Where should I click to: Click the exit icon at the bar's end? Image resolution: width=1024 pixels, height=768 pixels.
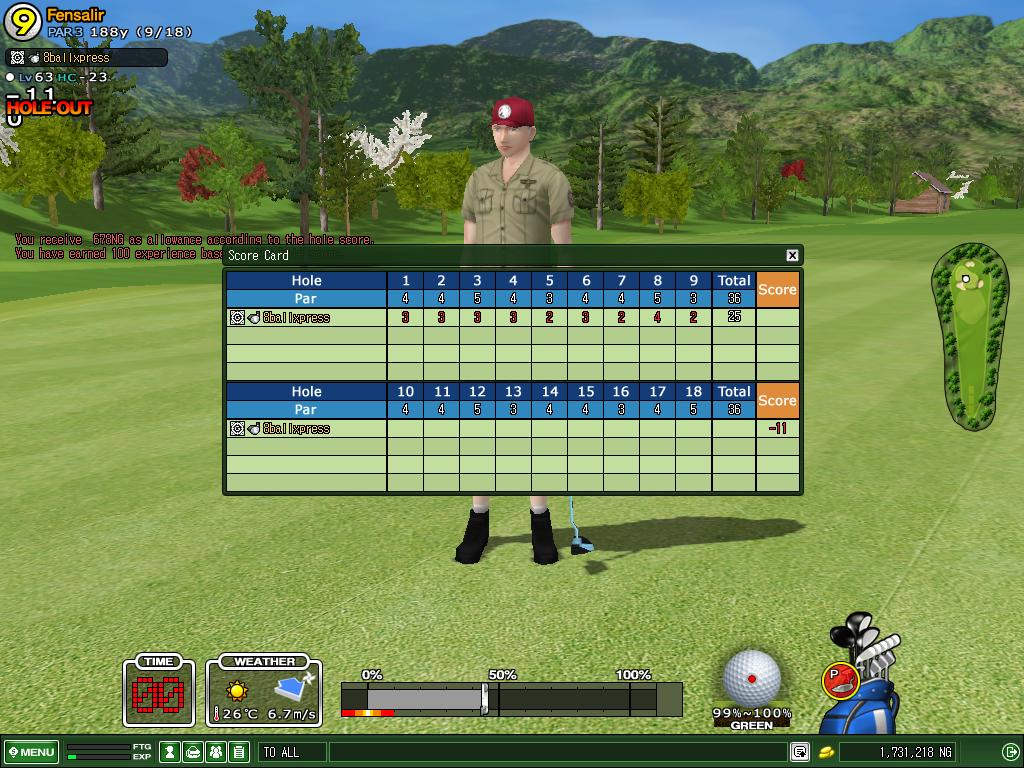click(x=1010, y=752)
